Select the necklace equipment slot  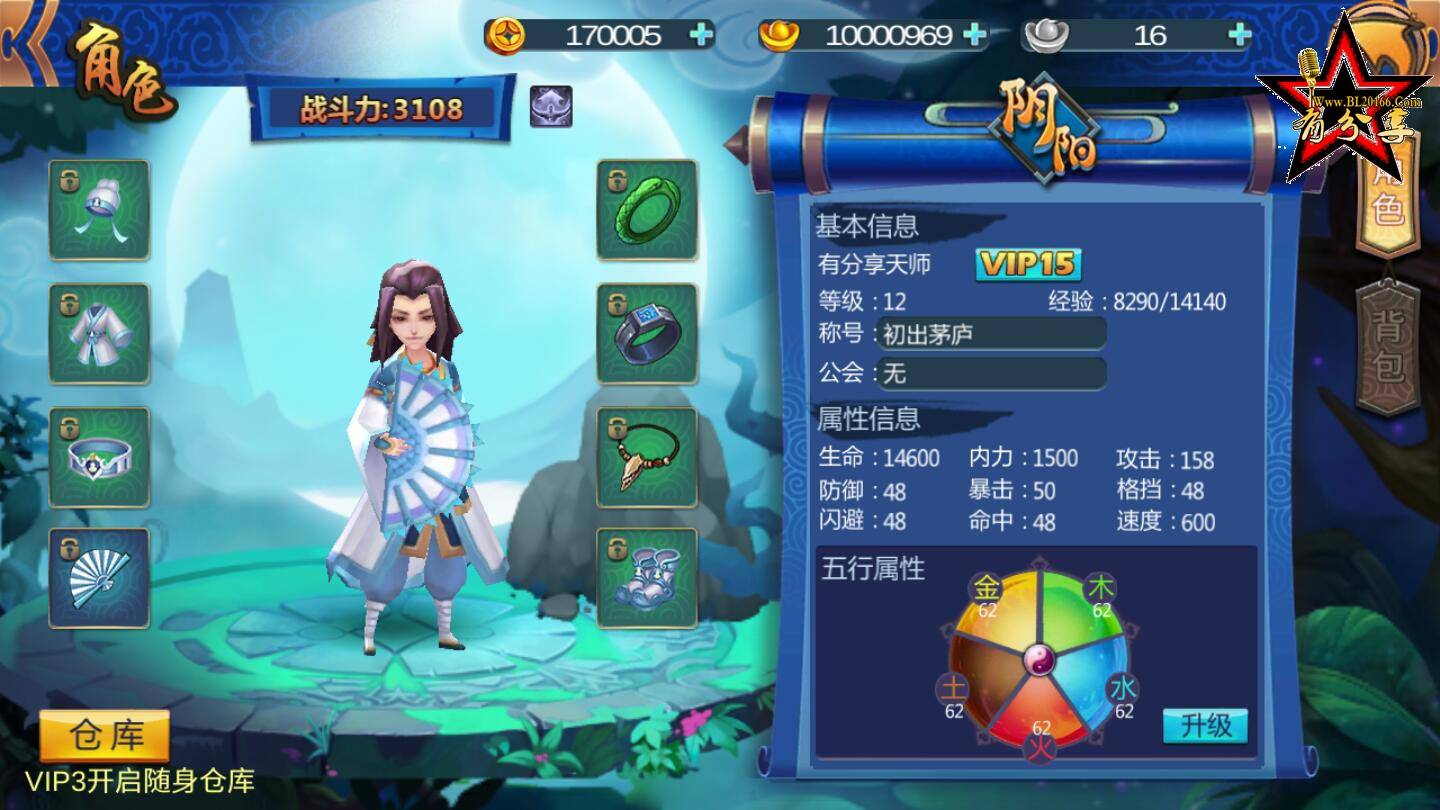pos(648,458)
